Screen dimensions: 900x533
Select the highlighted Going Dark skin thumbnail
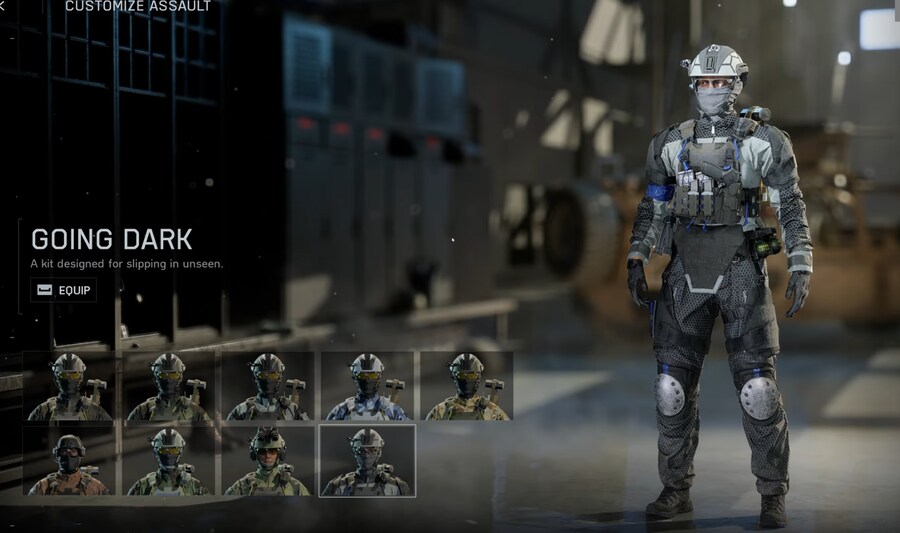tap(367, 461)
